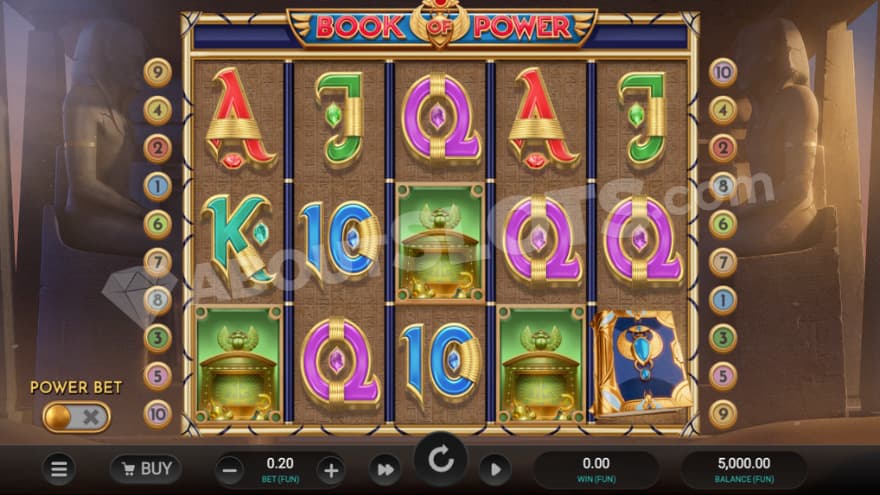Decrease the bet with the minus button
The width and height of the screenshot is (880, 495).
pos(229,468)
